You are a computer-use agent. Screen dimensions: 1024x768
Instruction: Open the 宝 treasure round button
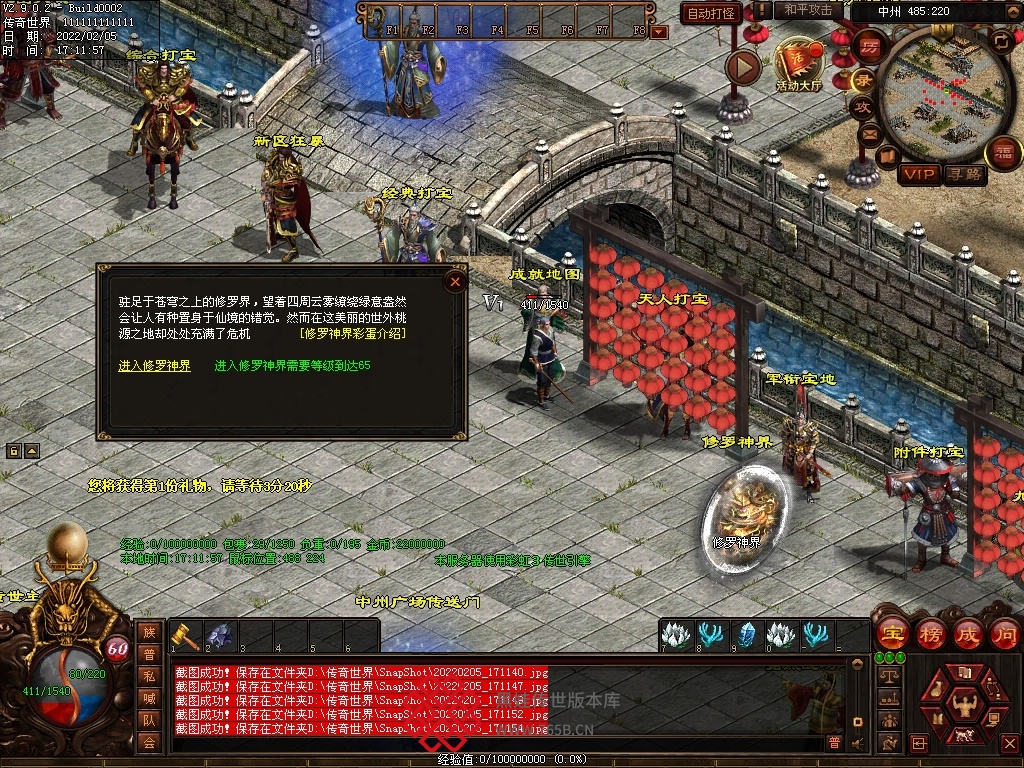point(891,633)
